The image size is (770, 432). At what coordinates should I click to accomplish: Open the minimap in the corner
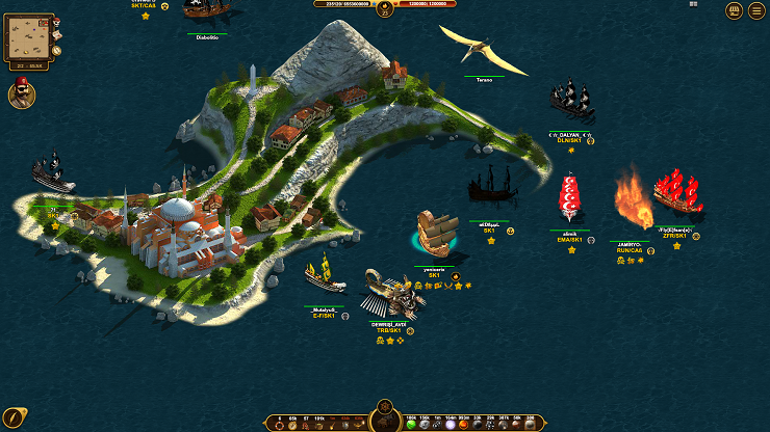tap(27, 38)
